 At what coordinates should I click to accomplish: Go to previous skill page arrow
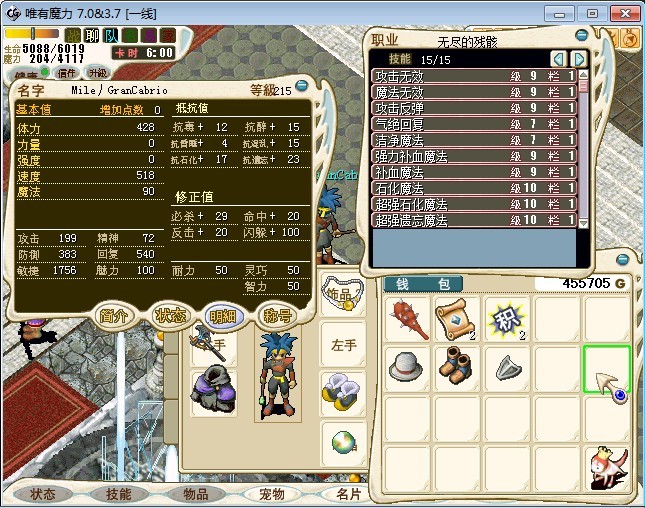[x=559, y=59]
